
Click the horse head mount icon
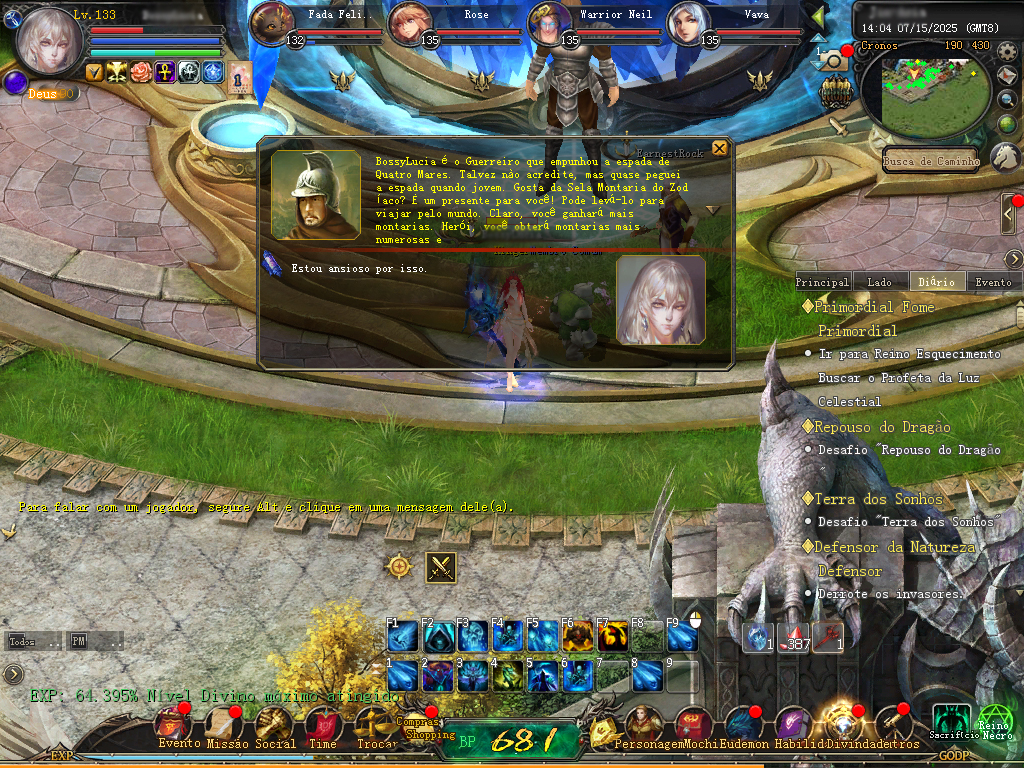[x=1005, y=156]
